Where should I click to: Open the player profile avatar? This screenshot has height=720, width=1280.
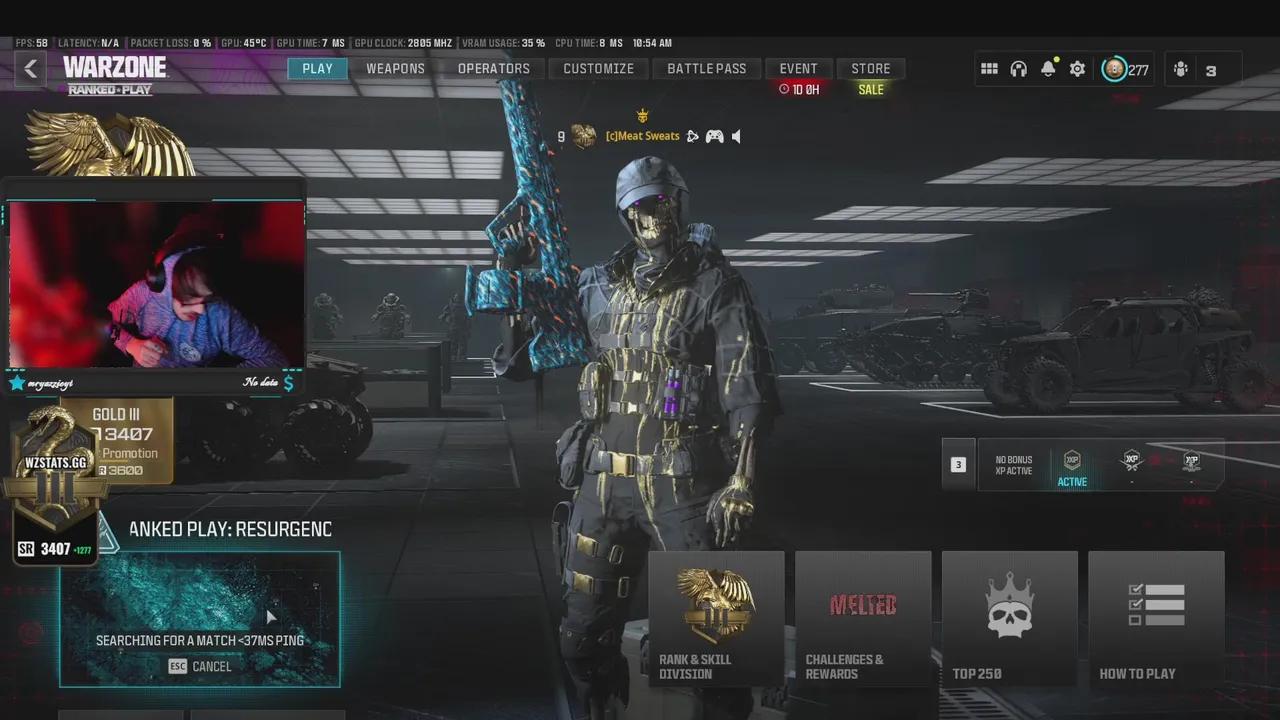pos(1114,69)
